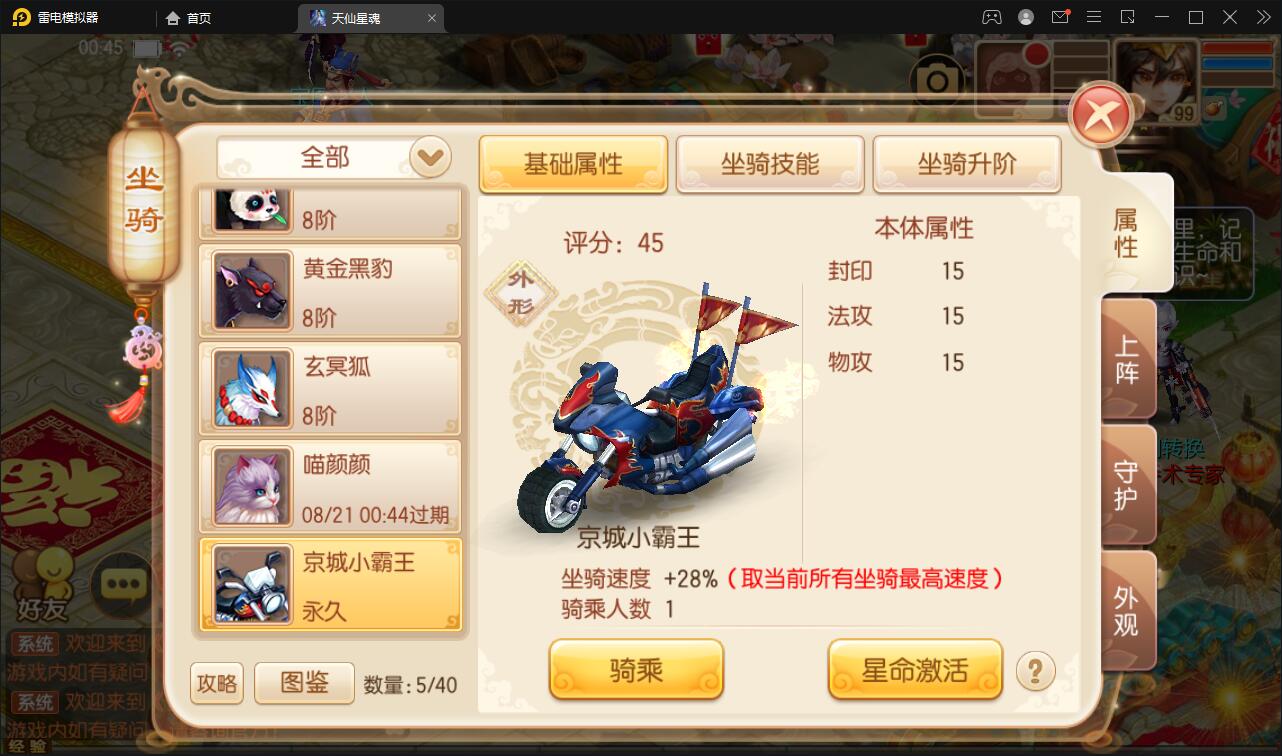Open the 图鉴 collection button
Image resolution: width=1282 pixels, height=756 pixels.
pyautogui.click(x=304, y=682)
